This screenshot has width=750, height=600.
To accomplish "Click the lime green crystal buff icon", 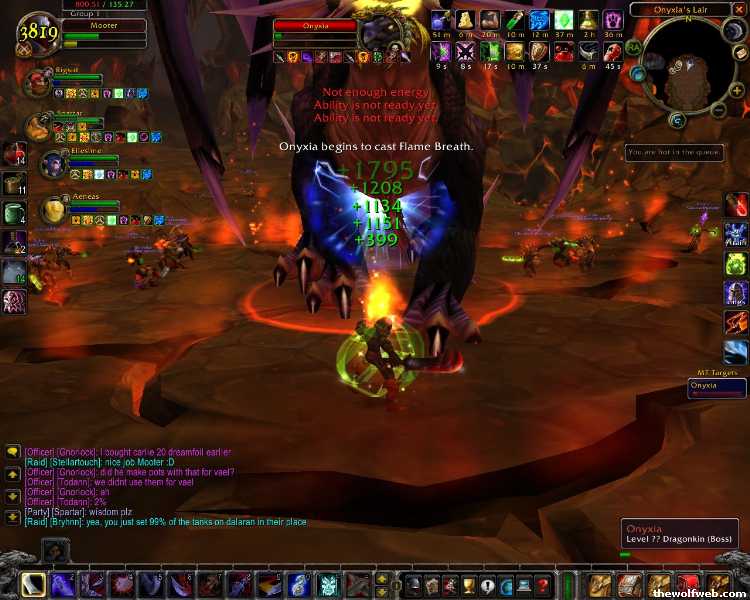I will pyautogui.click(x=565, y=20).
